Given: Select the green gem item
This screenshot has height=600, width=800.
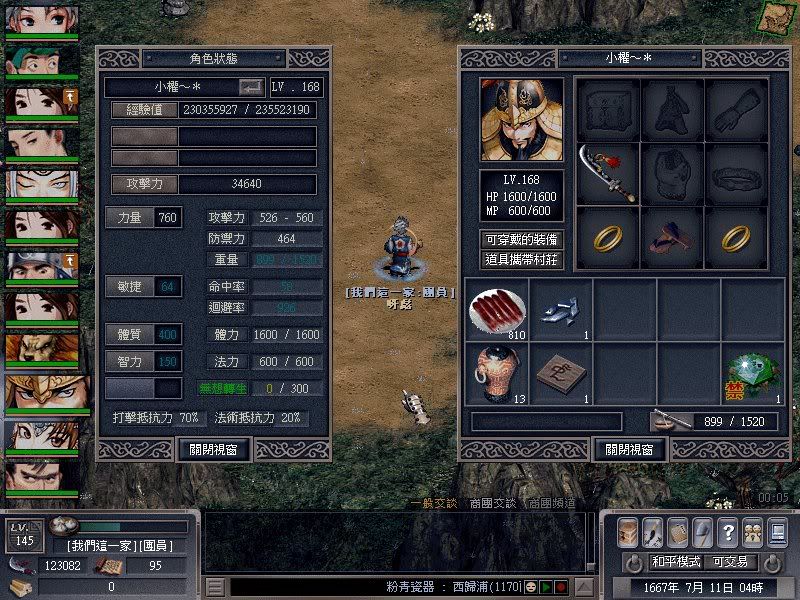Looking at the screenshot, I should click(x=752, y=372).
